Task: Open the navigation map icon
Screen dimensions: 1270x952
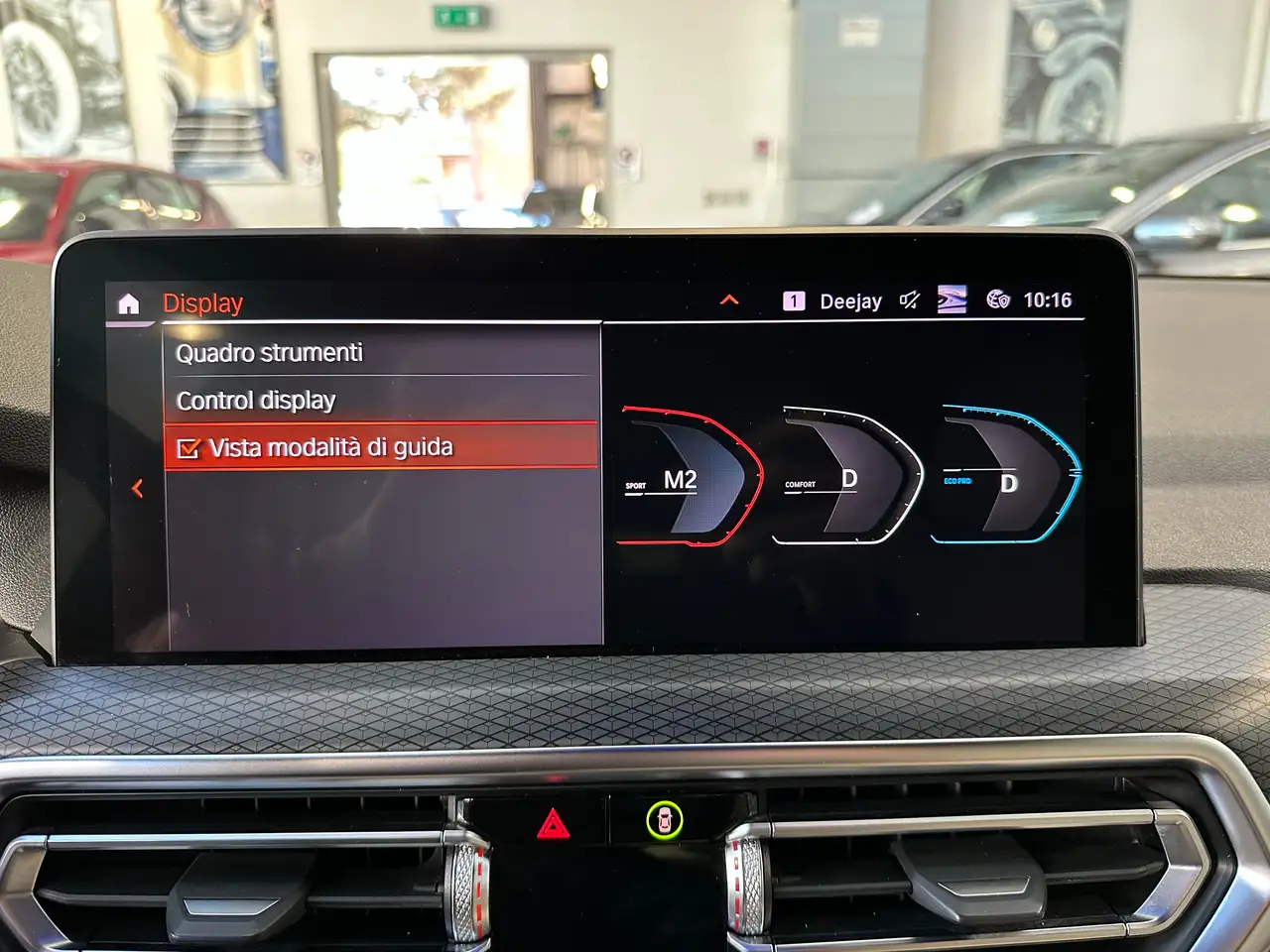Action: coord(952,300)
